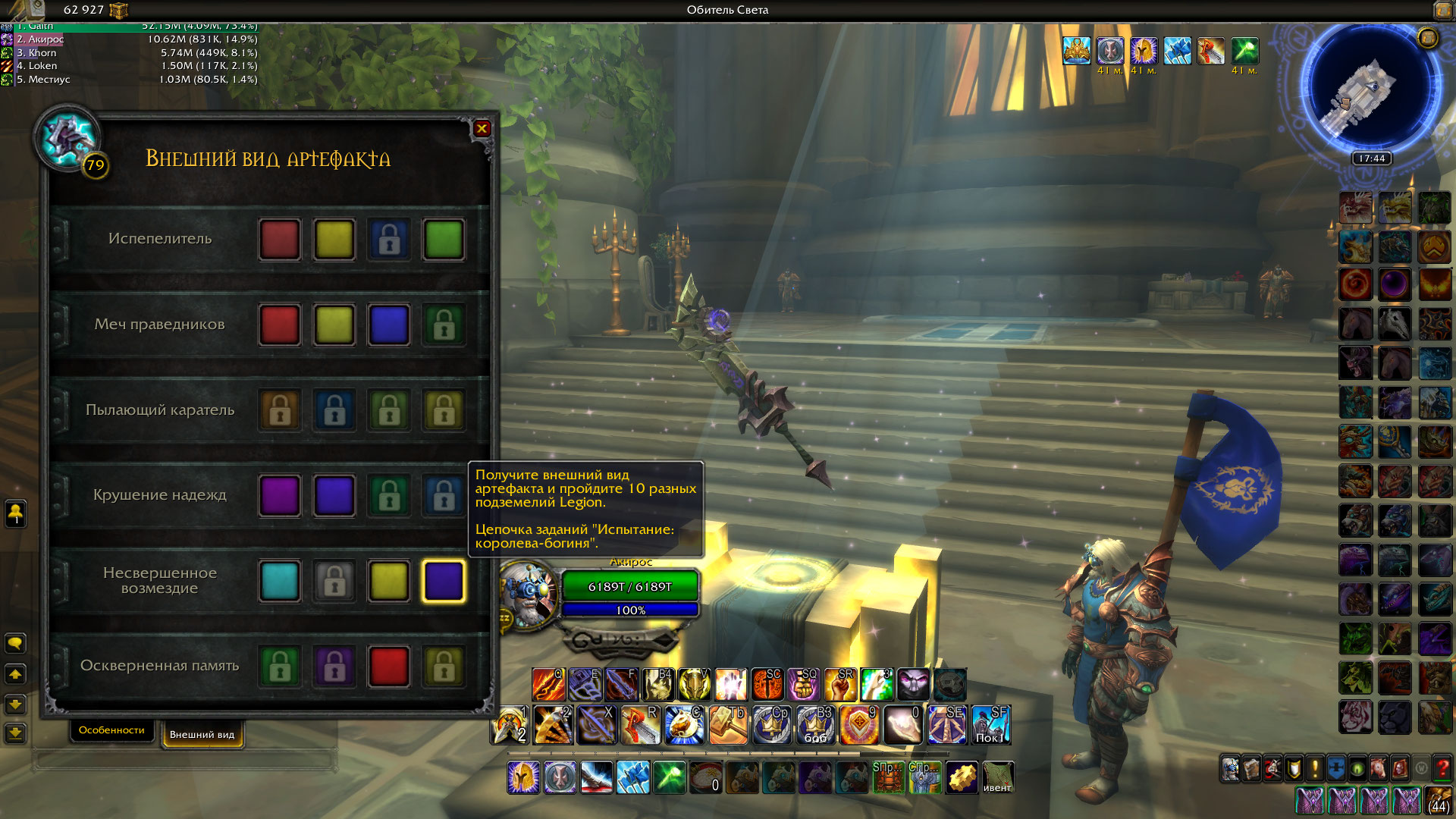Open the backpack showing 44 free slots
The height and width of the screenshot is (819, 1456).
pyautogui.click(x=1439, y=801)
